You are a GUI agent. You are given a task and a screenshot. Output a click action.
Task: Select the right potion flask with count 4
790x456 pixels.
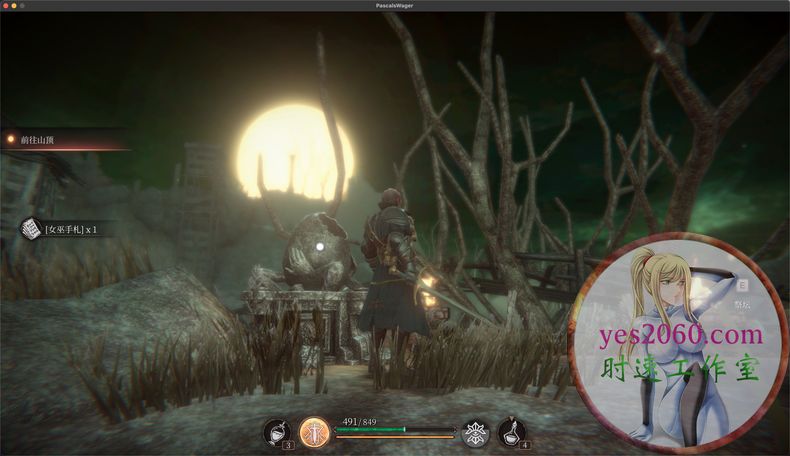(x=512, y=432)
